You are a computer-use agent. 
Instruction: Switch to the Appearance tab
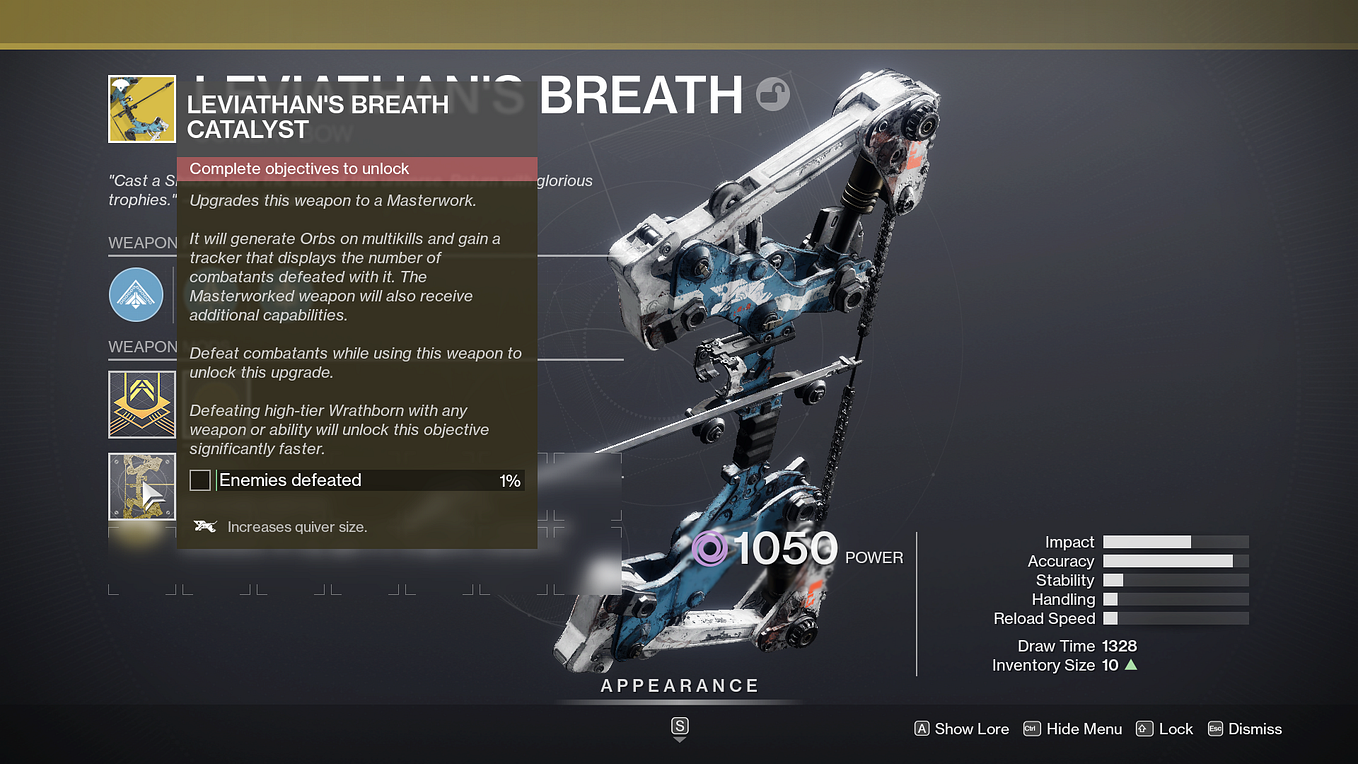[x=679, y=686]
